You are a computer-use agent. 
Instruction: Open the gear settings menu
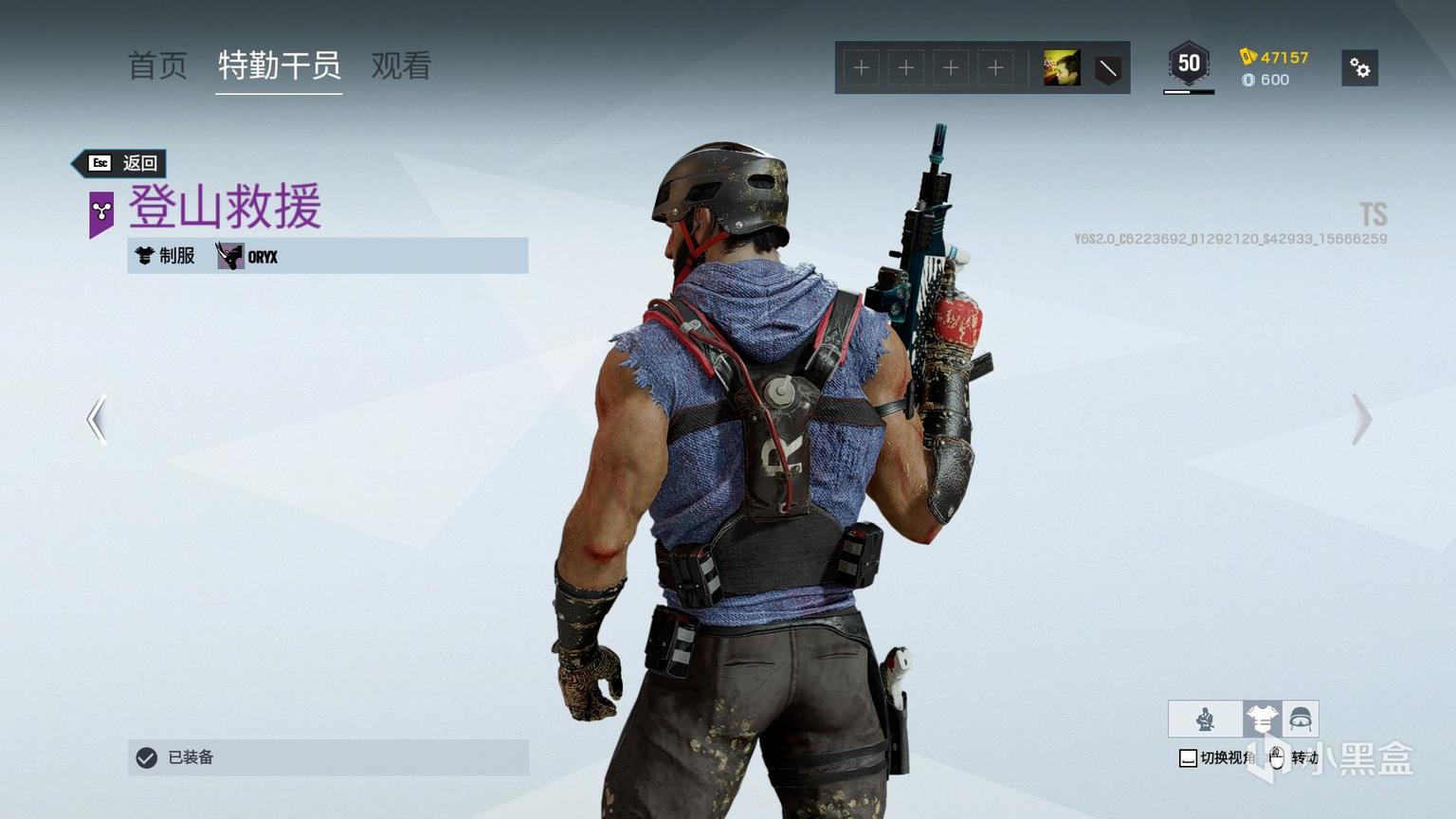click(x=1359, y=68)
